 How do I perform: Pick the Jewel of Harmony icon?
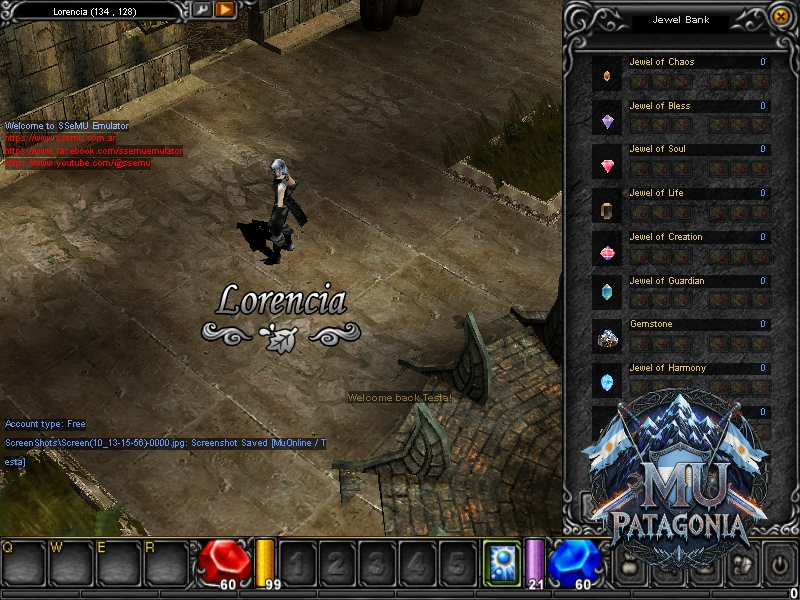point(607,383)
